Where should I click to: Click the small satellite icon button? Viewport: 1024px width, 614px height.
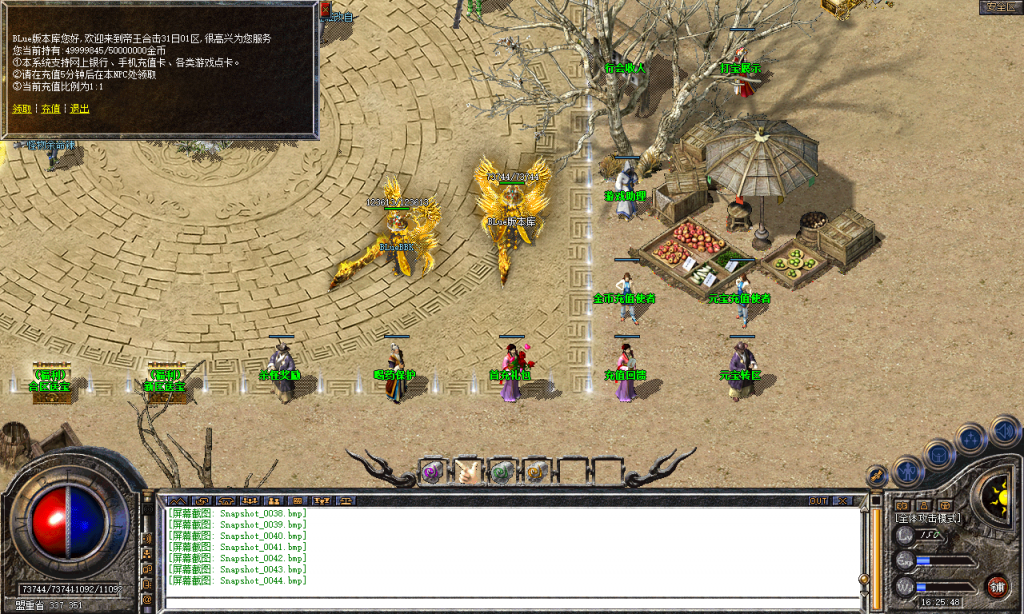coord(877,474)
